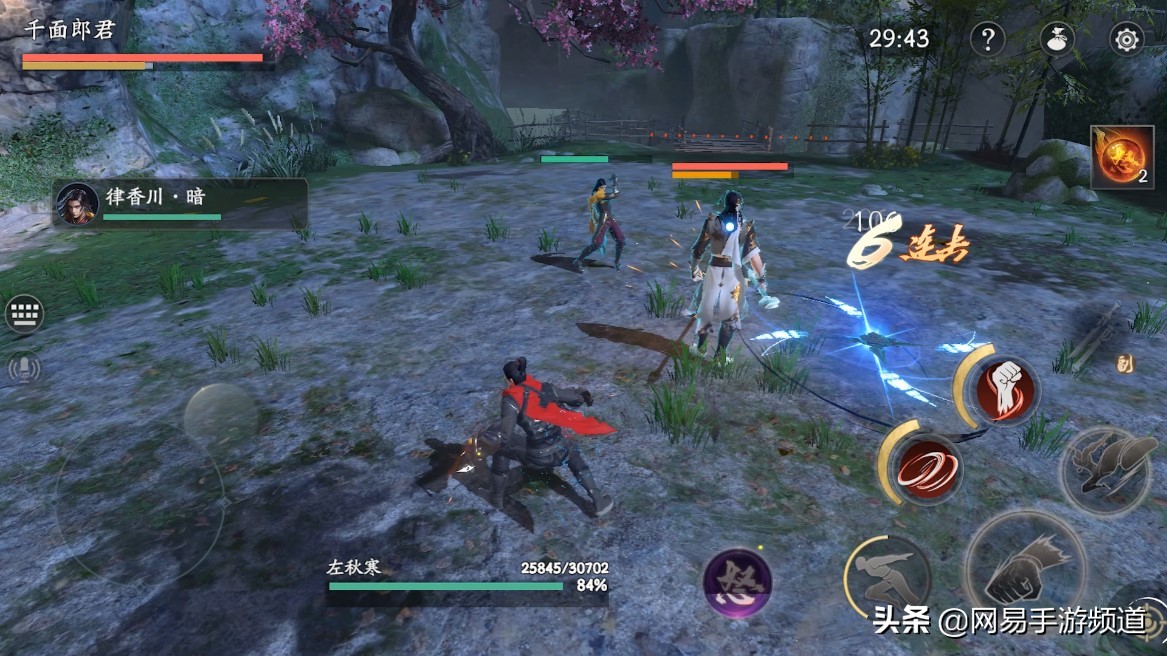Open the gear settings menu
The image size is (1167, 656).
tap(1127, 40)
